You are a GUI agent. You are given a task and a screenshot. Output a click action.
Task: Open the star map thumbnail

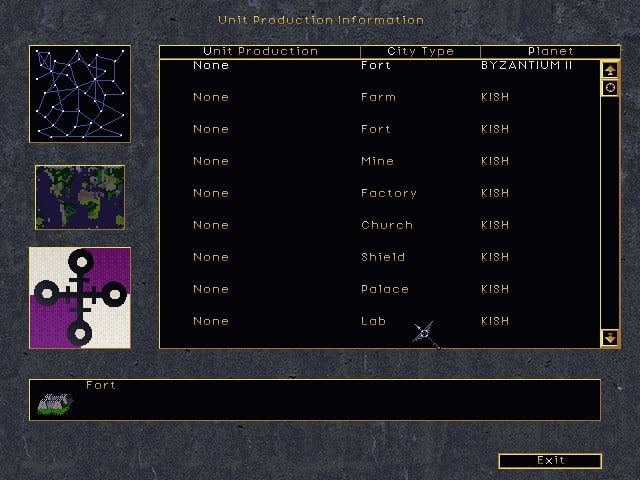pos(80,95)
